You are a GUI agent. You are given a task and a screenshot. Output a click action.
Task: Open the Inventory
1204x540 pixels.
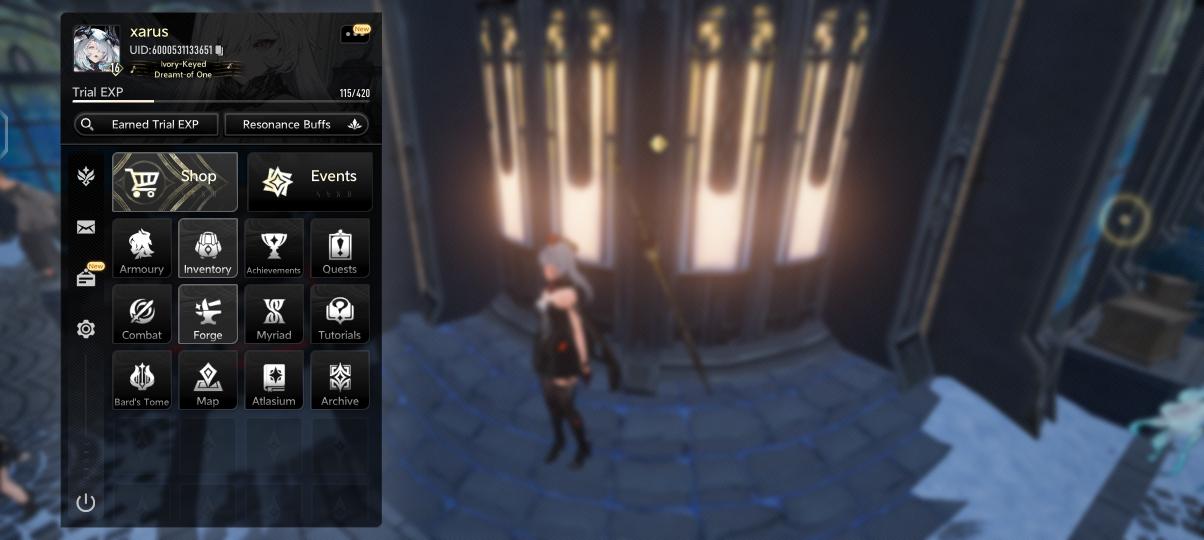[x=208, y=247]
